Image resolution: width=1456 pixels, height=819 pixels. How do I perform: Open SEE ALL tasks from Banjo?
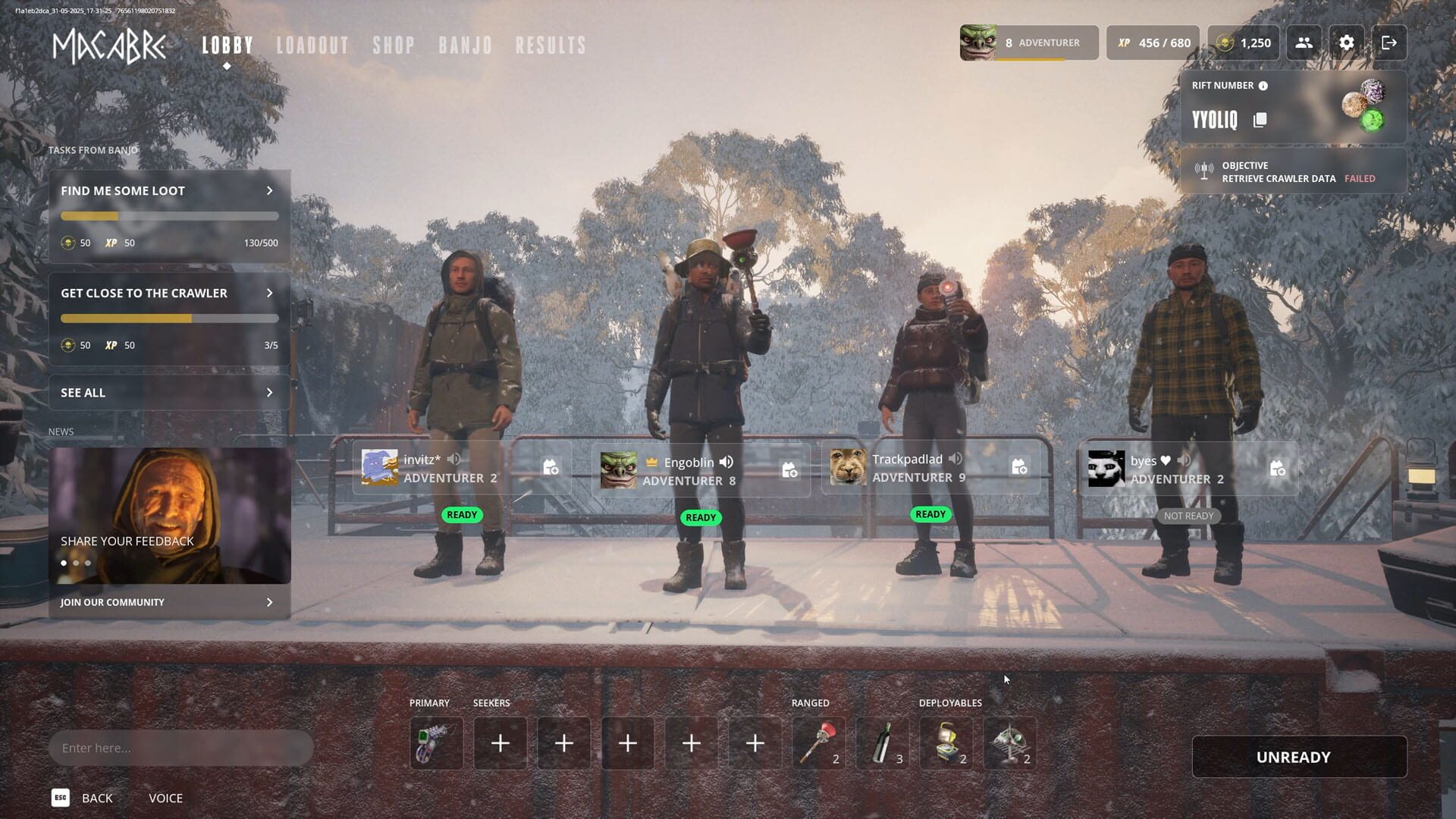168,392
